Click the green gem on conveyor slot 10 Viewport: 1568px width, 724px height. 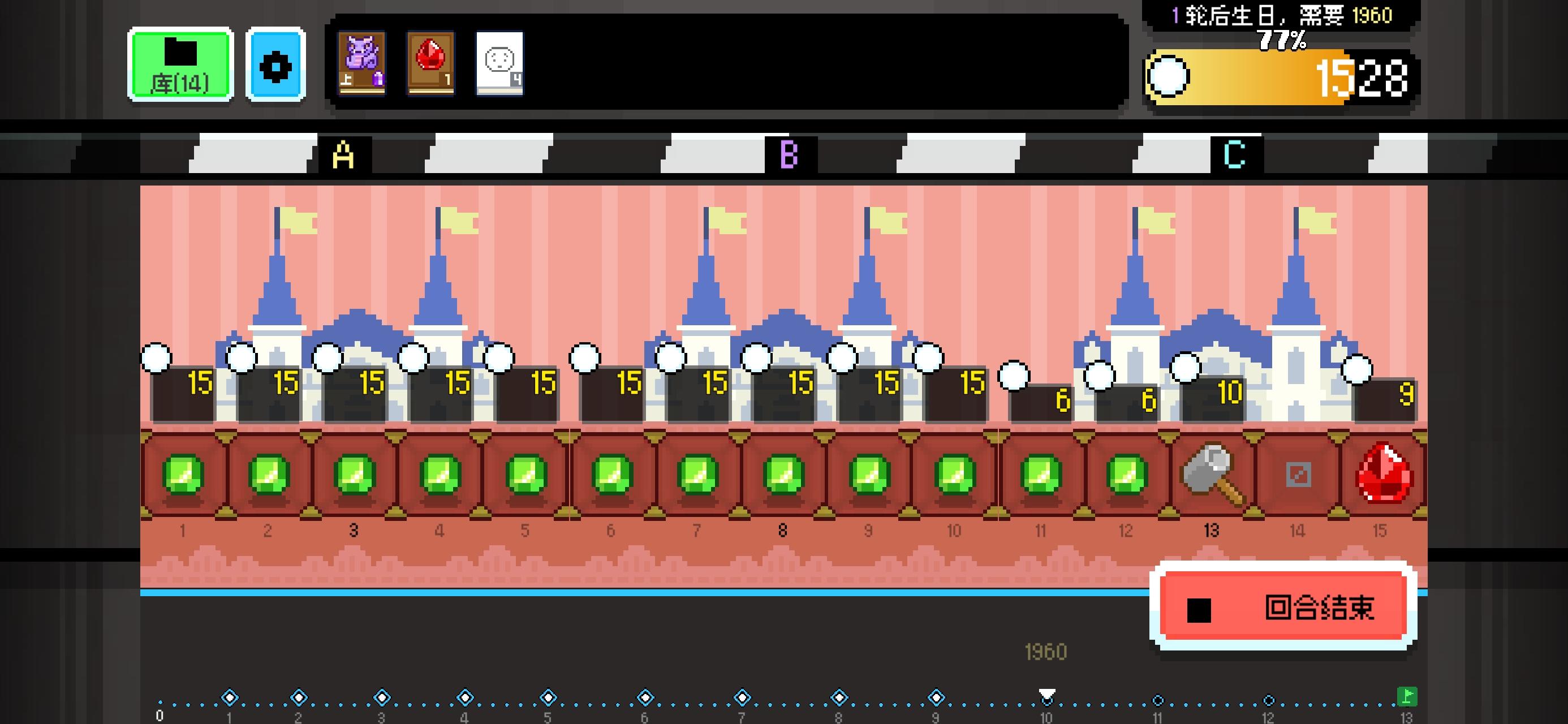click(x=954, y=475)
